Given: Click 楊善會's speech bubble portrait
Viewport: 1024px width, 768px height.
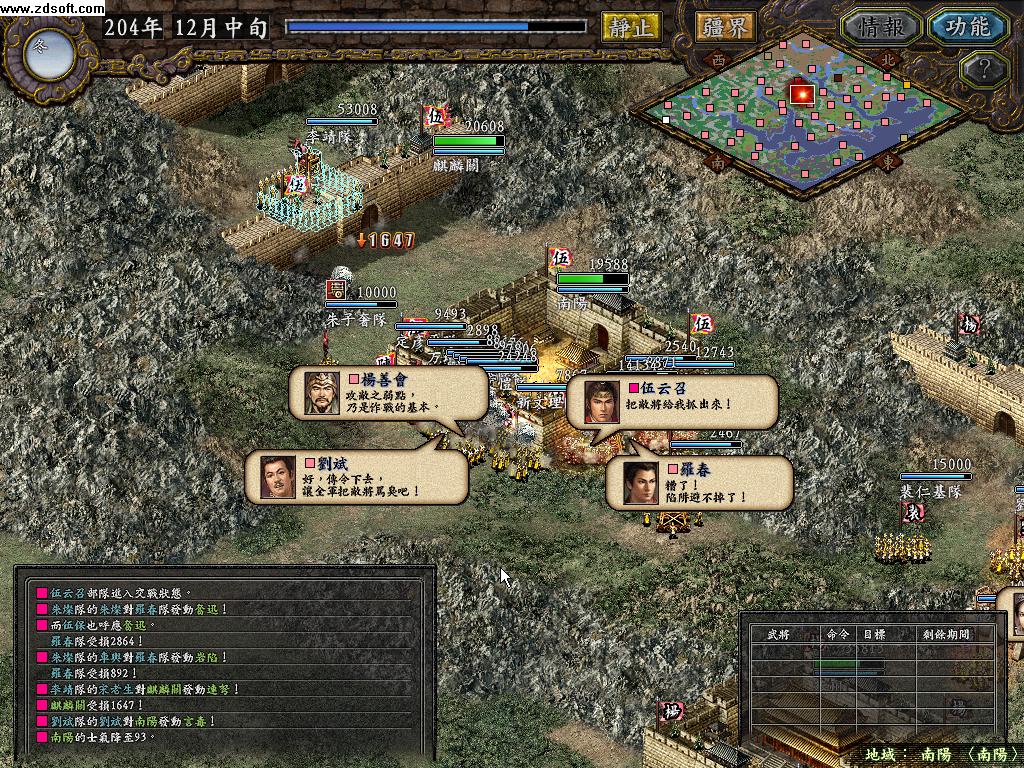Looking at the screenshot, I should 318,393.
